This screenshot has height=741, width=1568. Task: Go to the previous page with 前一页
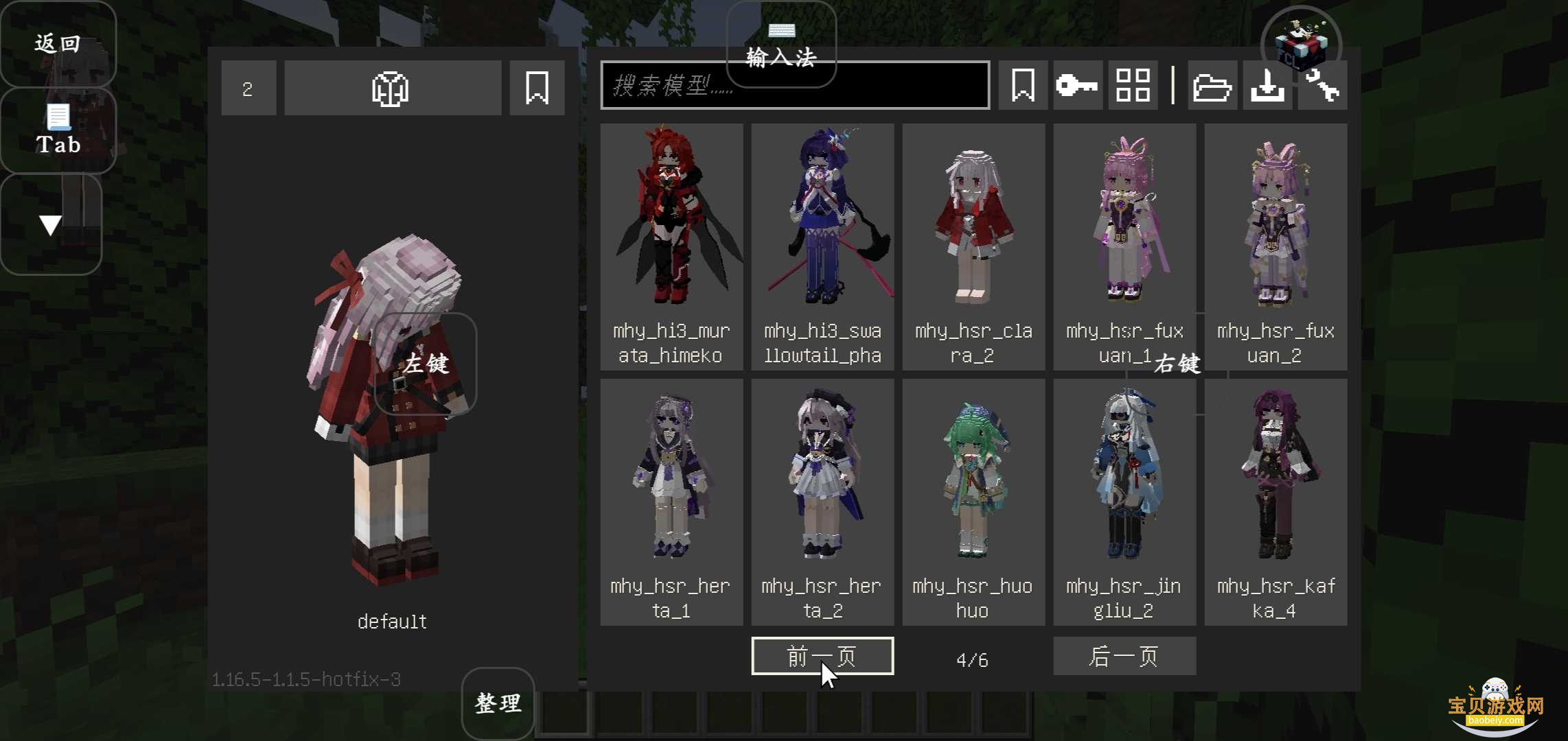point(822,656)
